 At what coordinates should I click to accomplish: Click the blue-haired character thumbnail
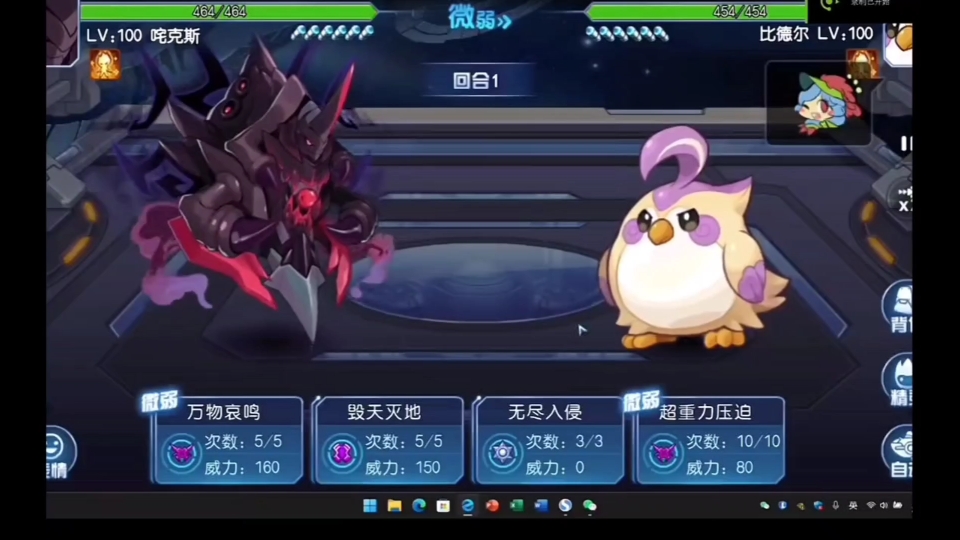pos(818,103)
